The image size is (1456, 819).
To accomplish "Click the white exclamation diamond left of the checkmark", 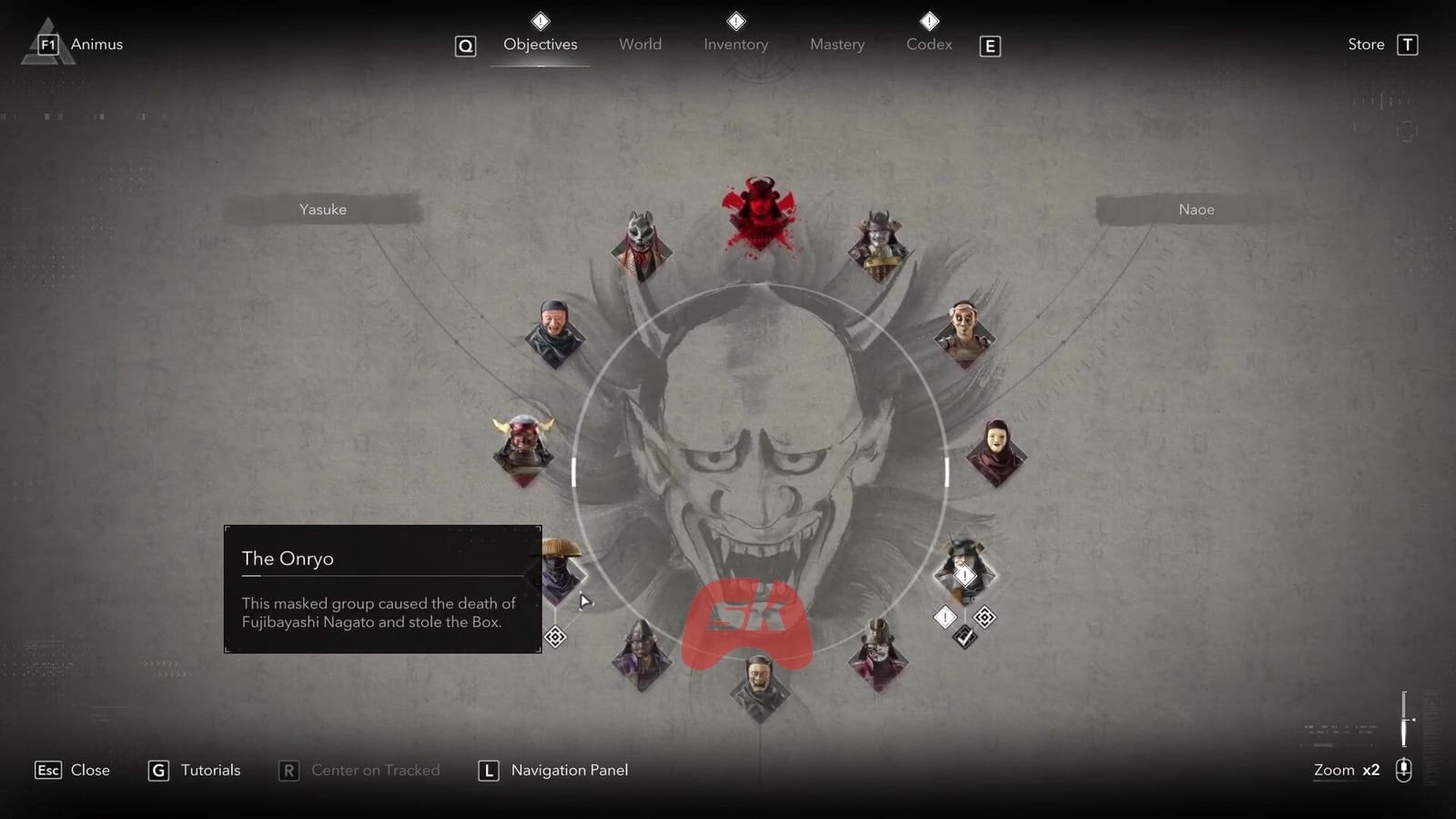I will tap(945, 617).
